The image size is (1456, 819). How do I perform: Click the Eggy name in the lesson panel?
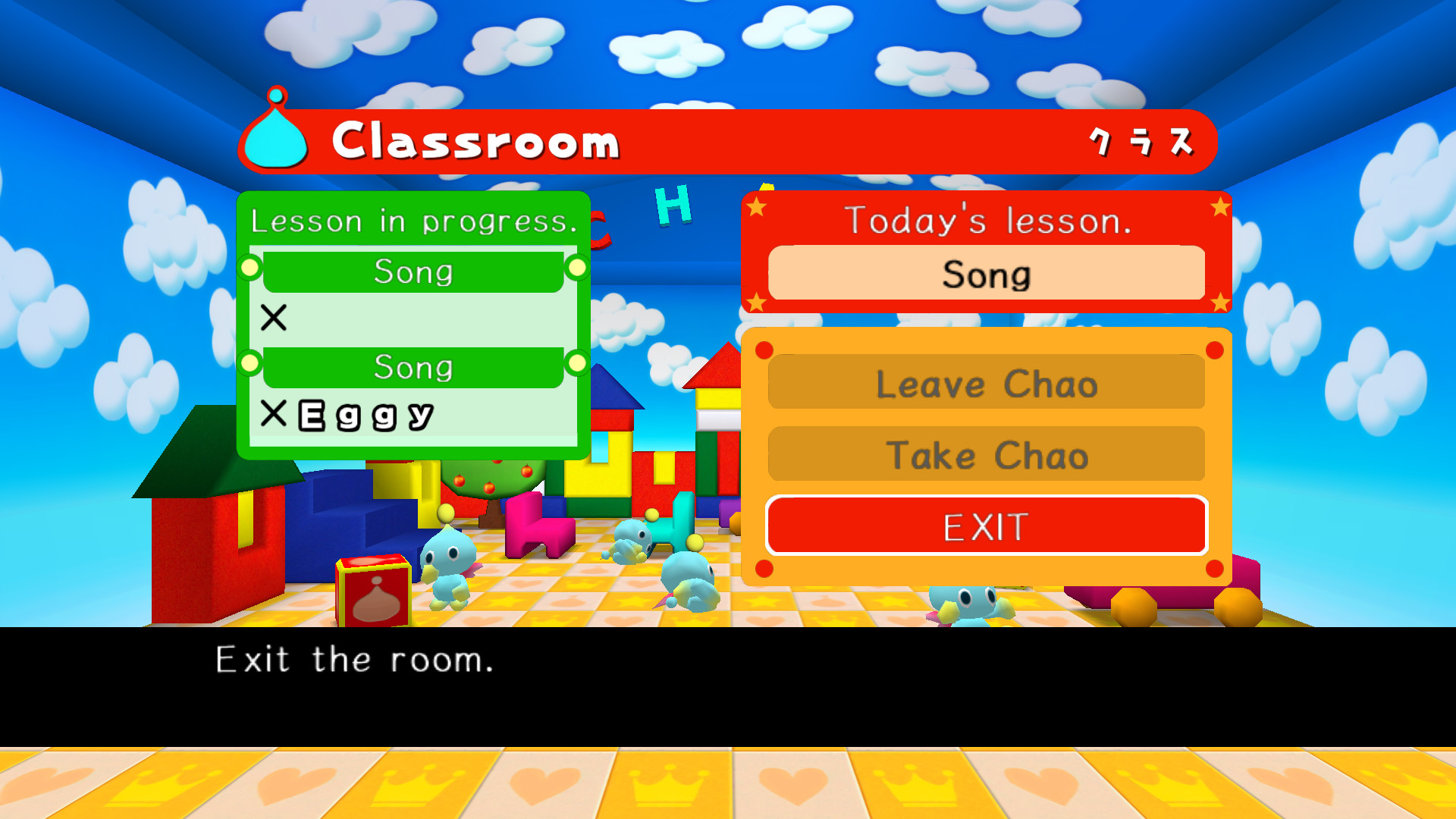pyautogui.click(x=364, y=416)
